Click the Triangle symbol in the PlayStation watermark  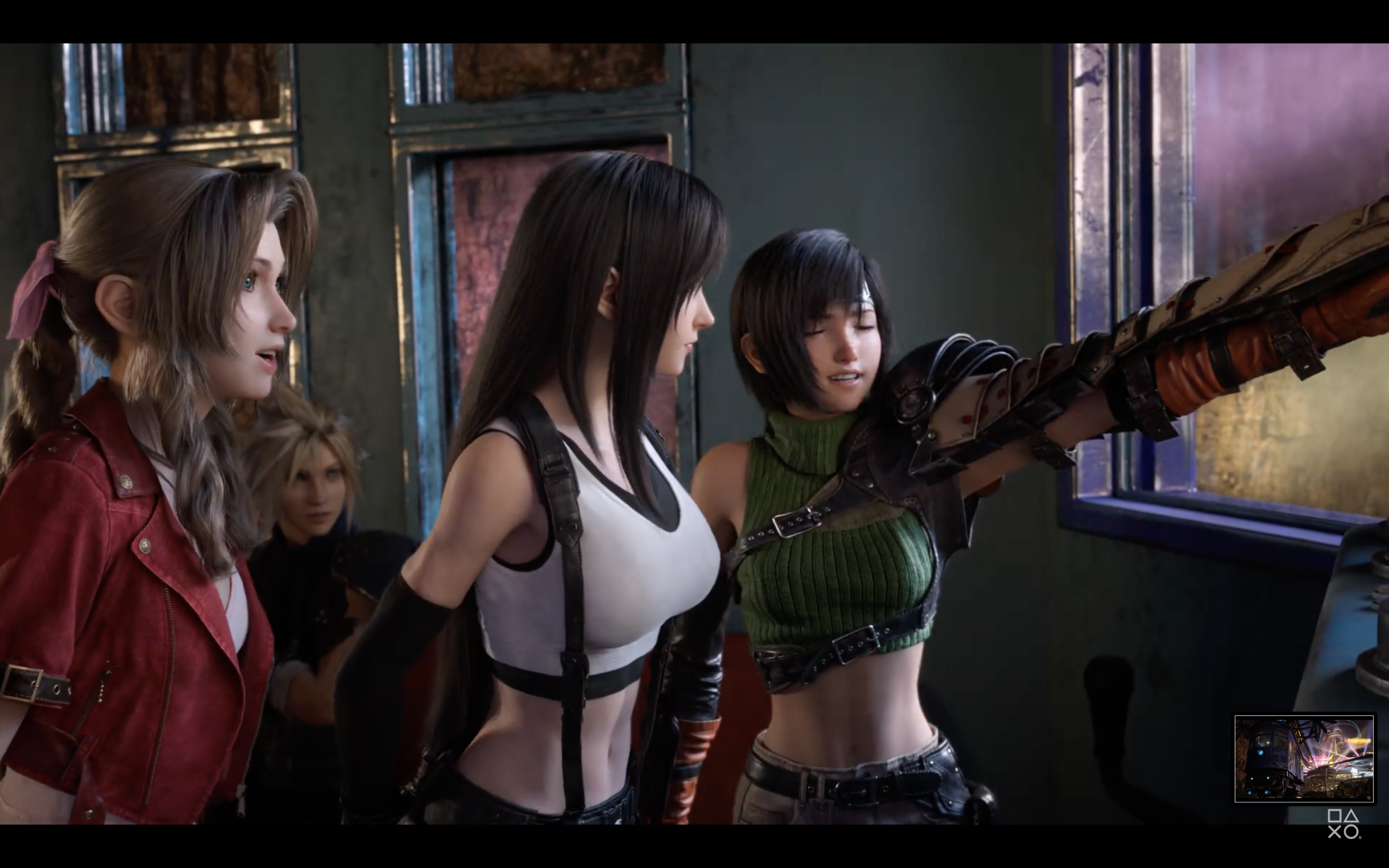click(x=1351, y=815)
